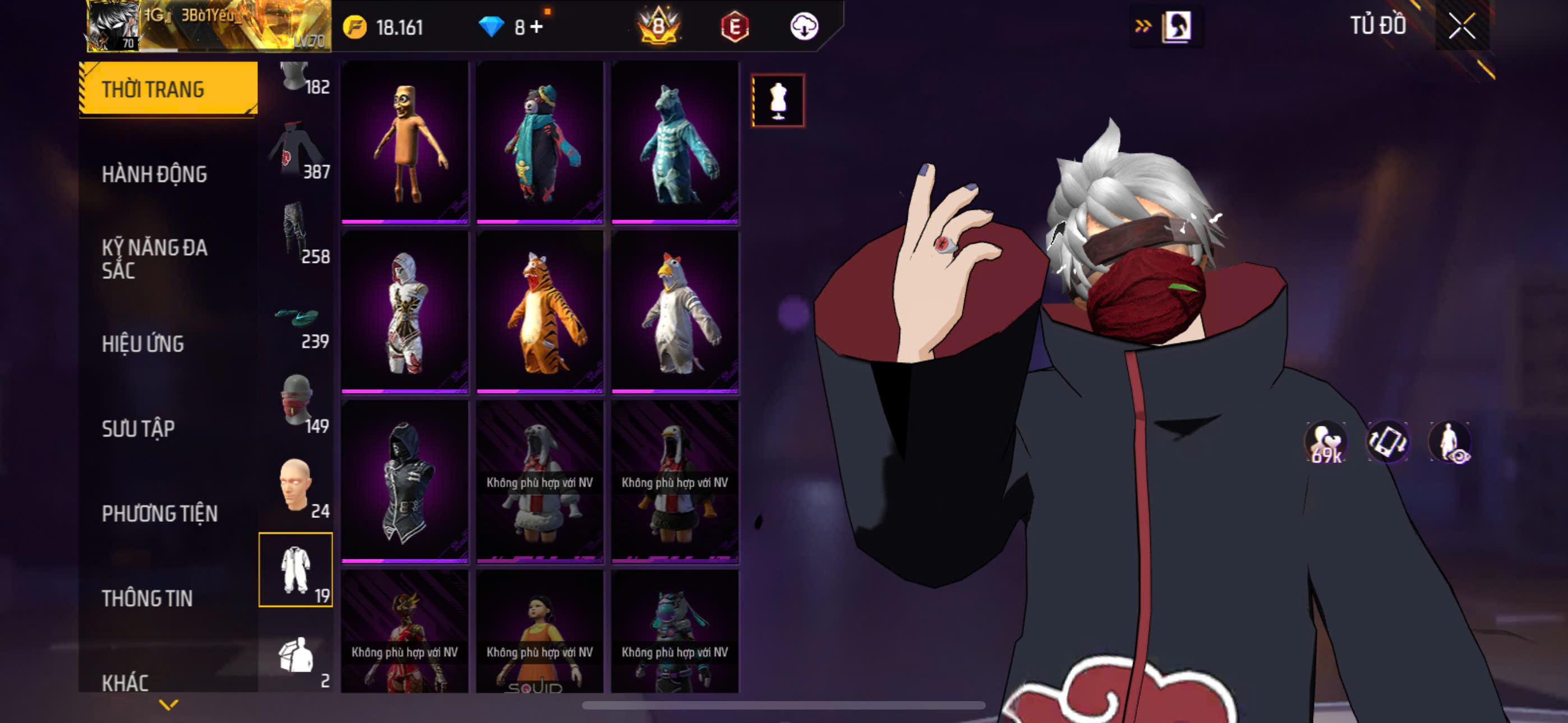Pick the white chicken costume
This screenshot has width=1568, height=723.
[675, 312]
